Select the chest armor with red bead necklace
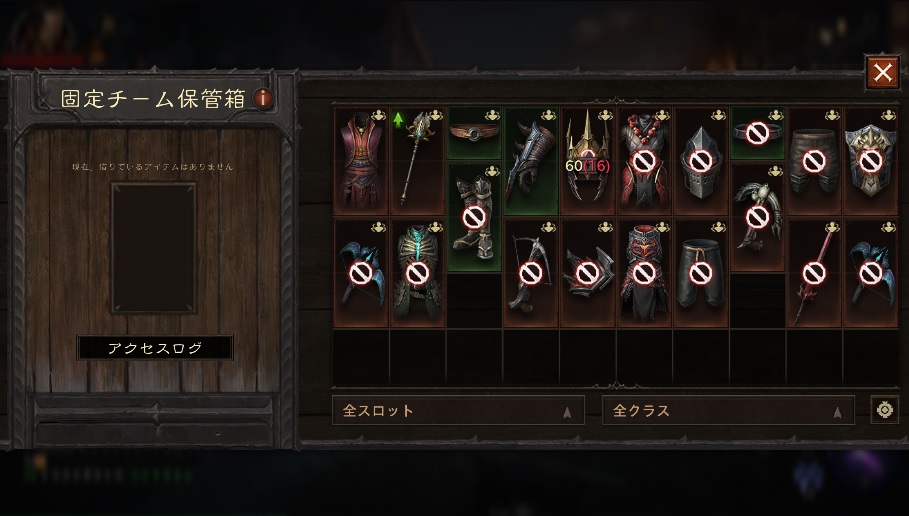 pos(643,160)
